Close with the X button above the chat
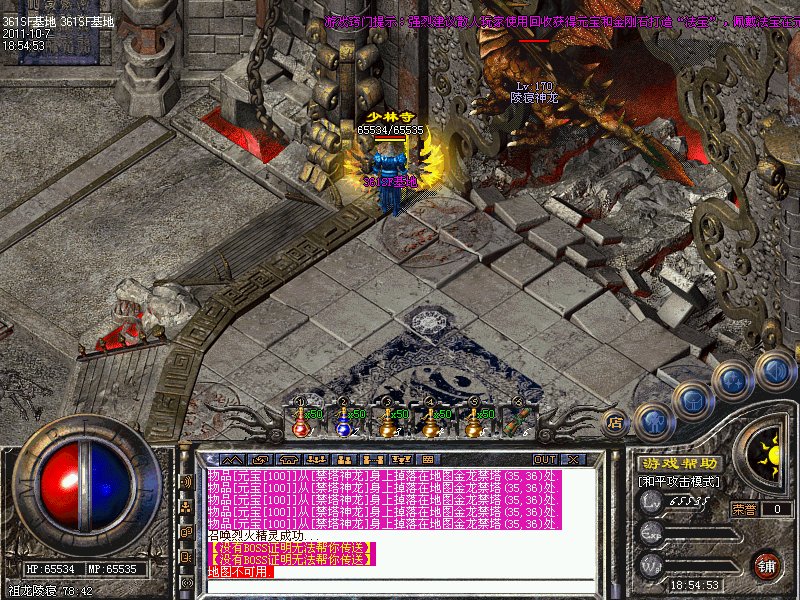The height and width of the screenshot is (600, 800). click(x=573, y=459)
